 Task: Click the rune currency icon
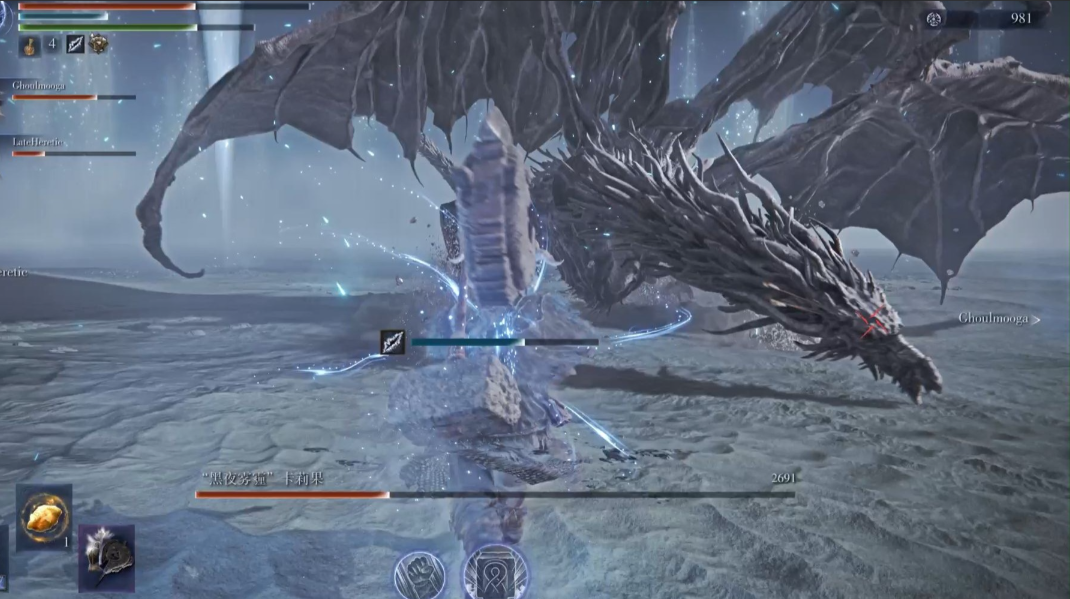(x=933, y=18)
